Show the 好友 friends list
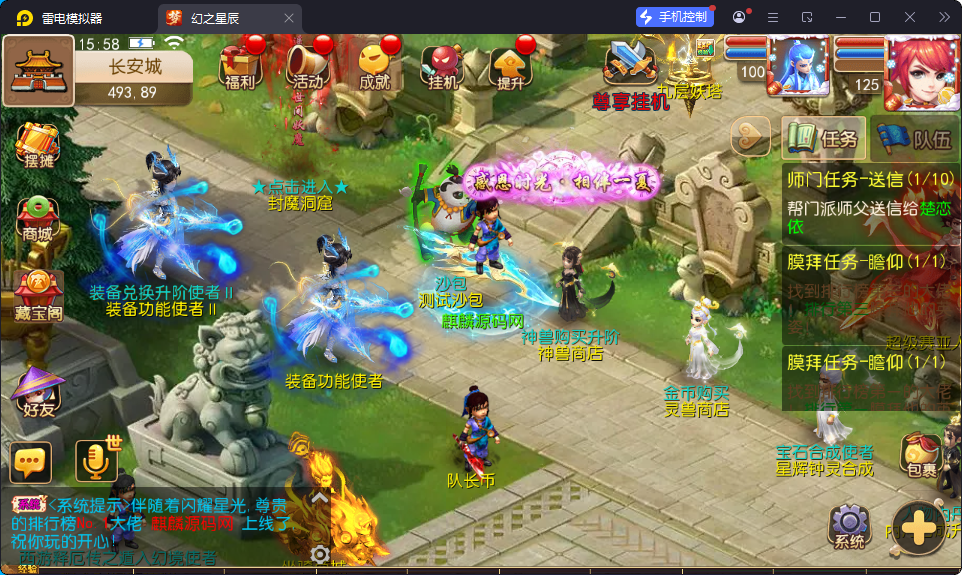The image size is (962, 575). coord(37,392)
